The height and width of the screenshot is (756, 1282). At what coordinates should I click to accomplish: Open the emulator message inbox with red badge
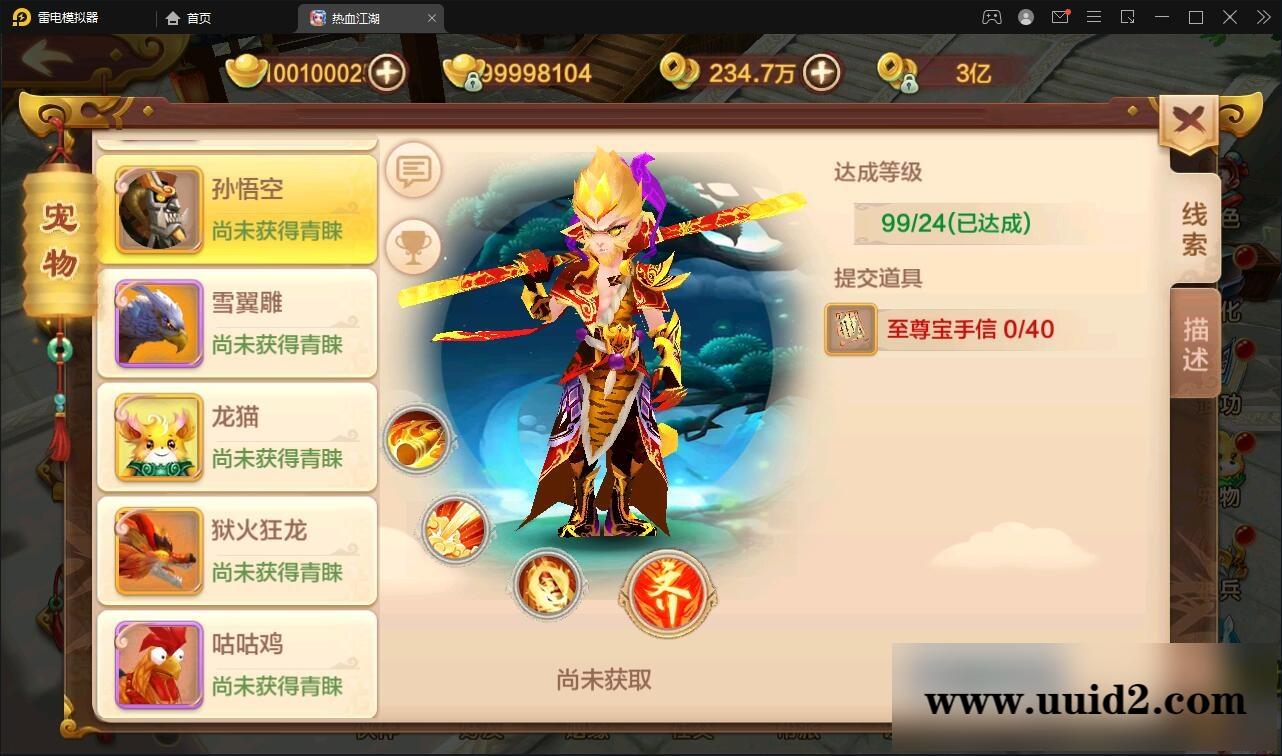(1060, 17)
